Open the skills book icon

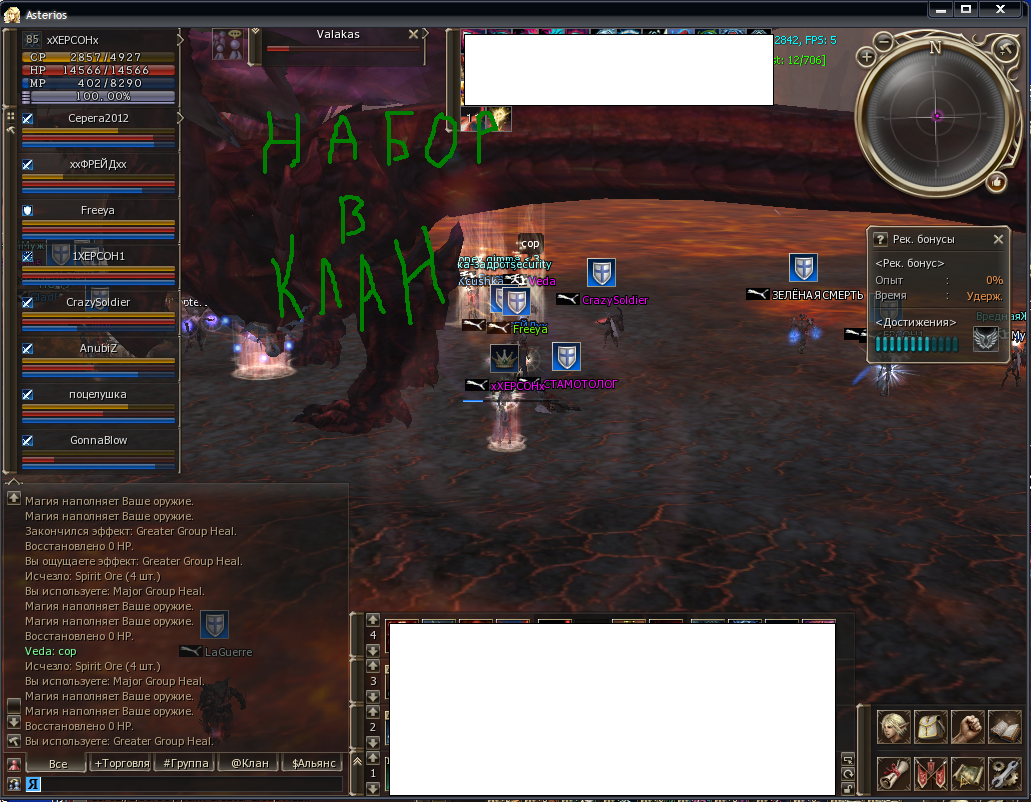[x=1004, y=727]
